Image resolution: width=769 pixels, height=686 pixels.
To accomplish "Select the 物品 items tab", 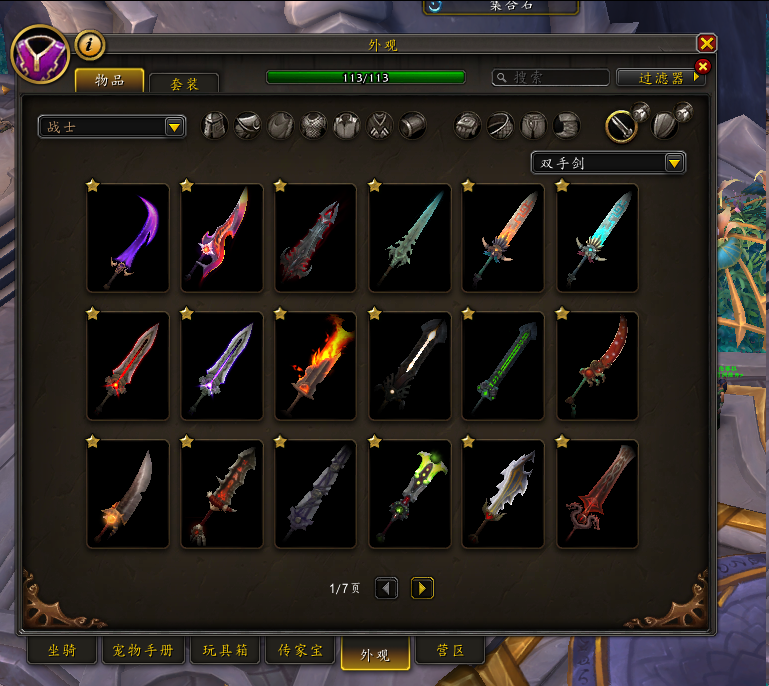I will pos(109,80).
